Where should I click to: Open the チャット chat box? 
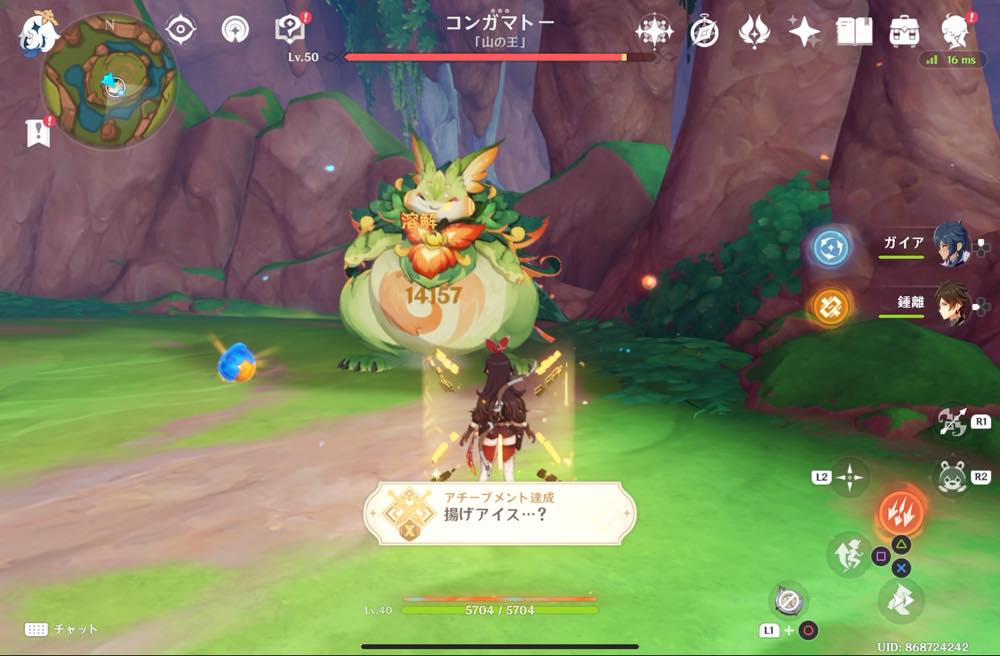pos(62,629)
